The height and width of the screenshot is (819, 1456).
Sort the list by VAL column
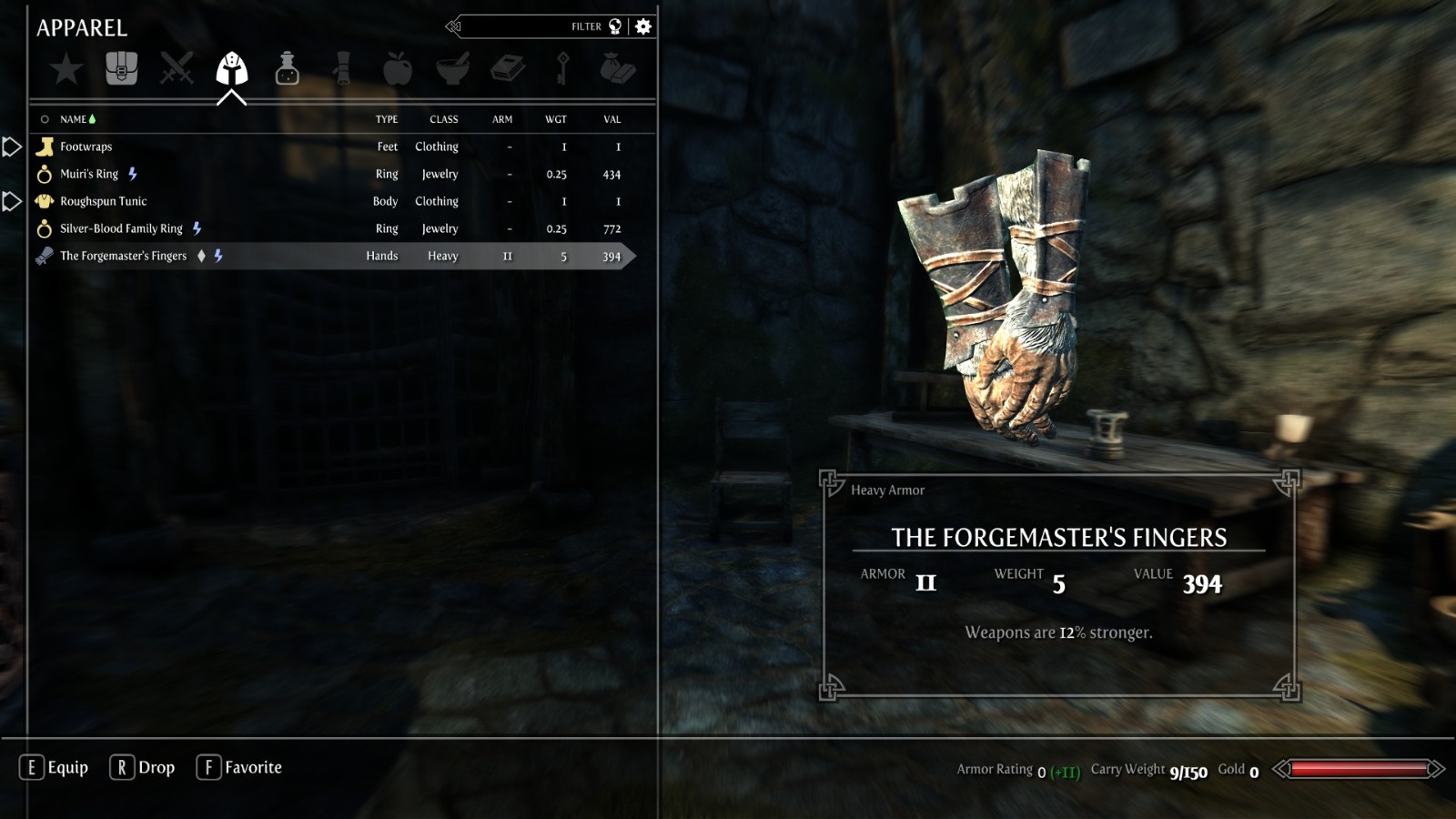(612, 119)
